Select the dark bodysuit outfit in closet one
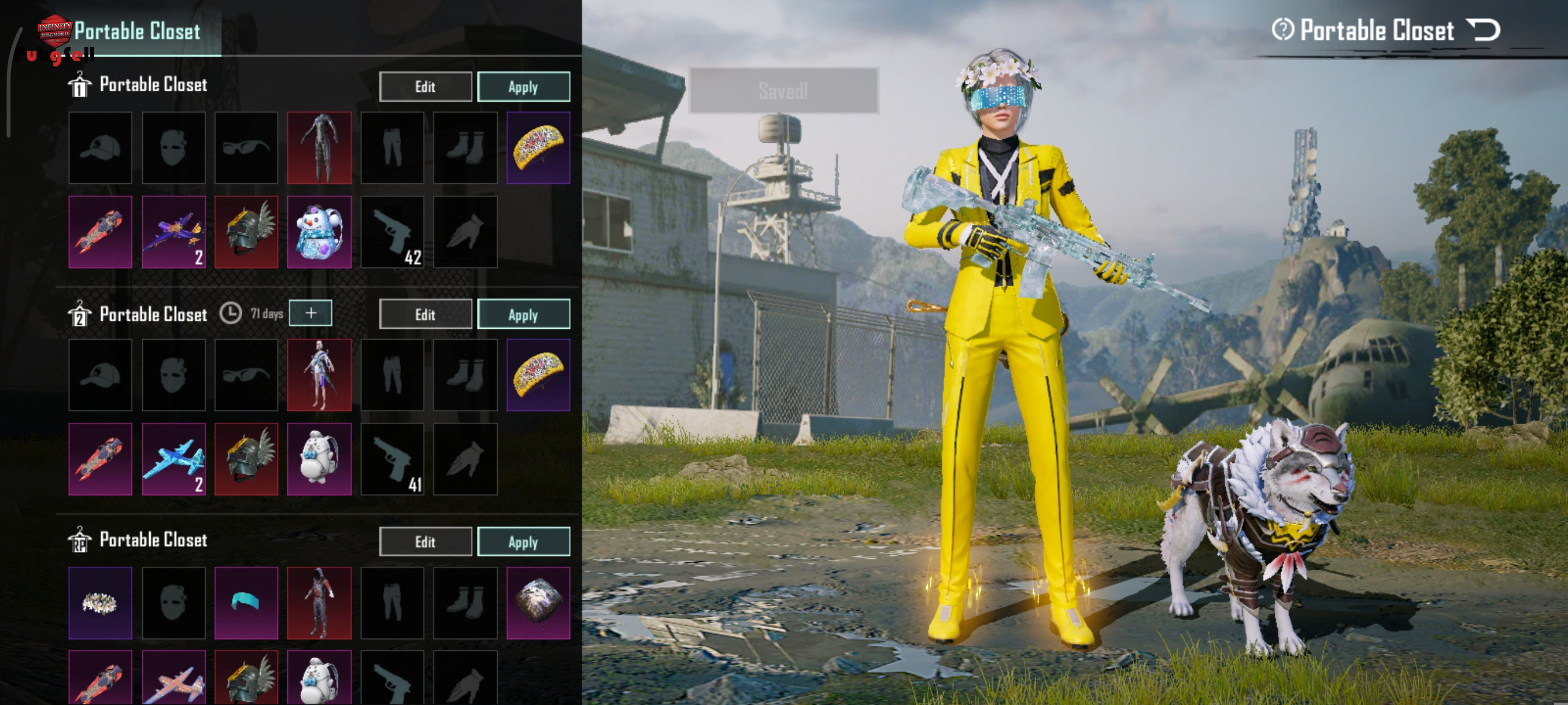 coord(319,148)
